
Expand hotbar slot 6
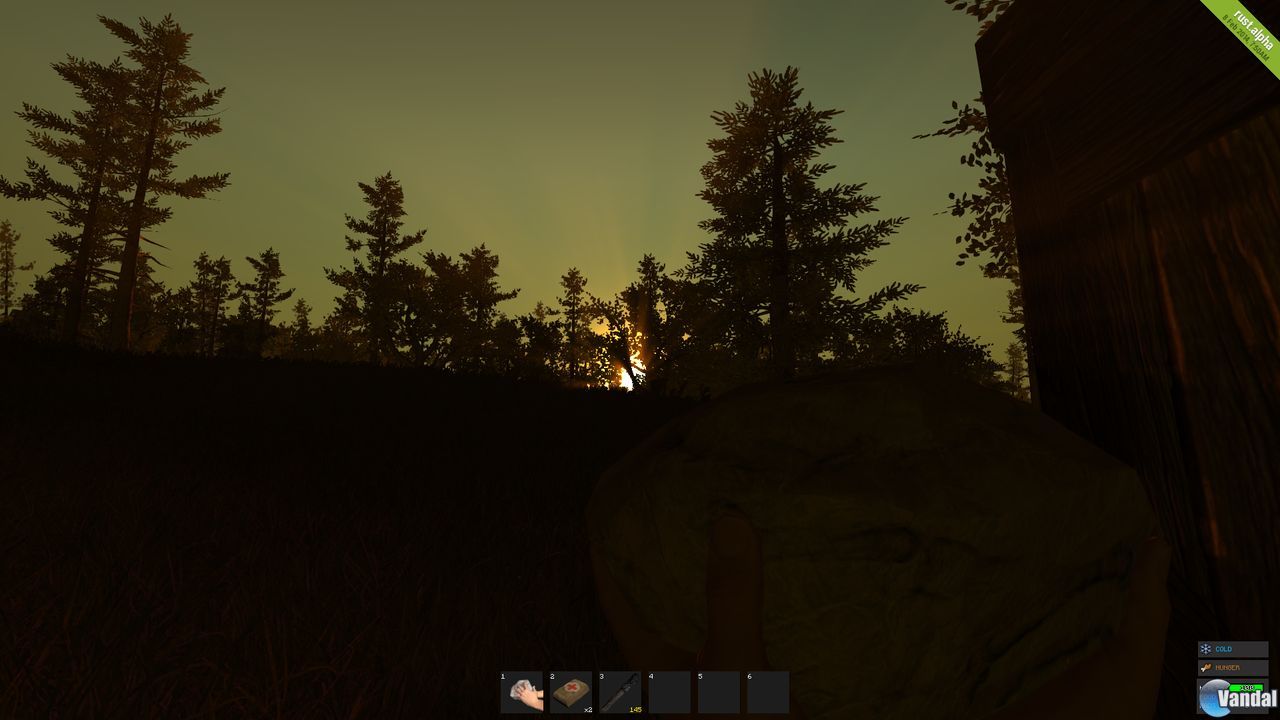pyautogui.click(x=766, y=692)
